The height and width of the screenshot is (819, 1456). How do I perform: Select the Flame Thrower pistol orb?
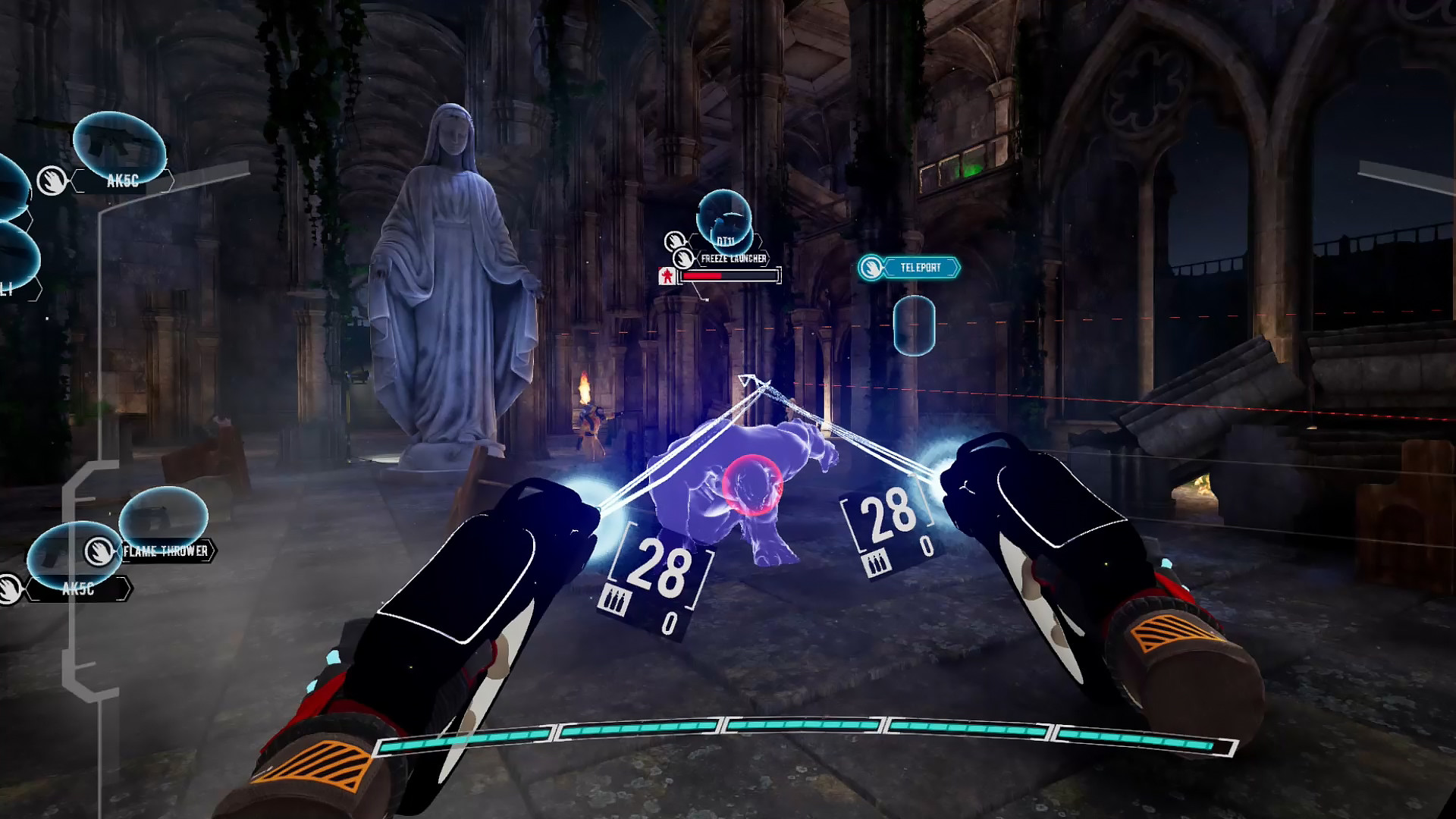click(x=164, y=516)
